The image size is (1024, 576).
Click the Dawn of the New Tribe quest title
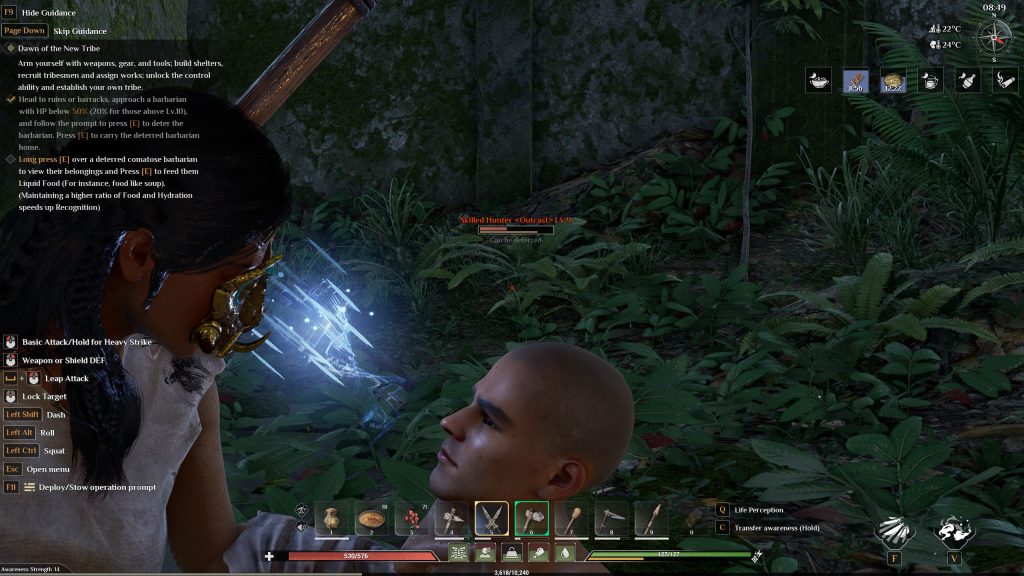[x=61, y=48]
